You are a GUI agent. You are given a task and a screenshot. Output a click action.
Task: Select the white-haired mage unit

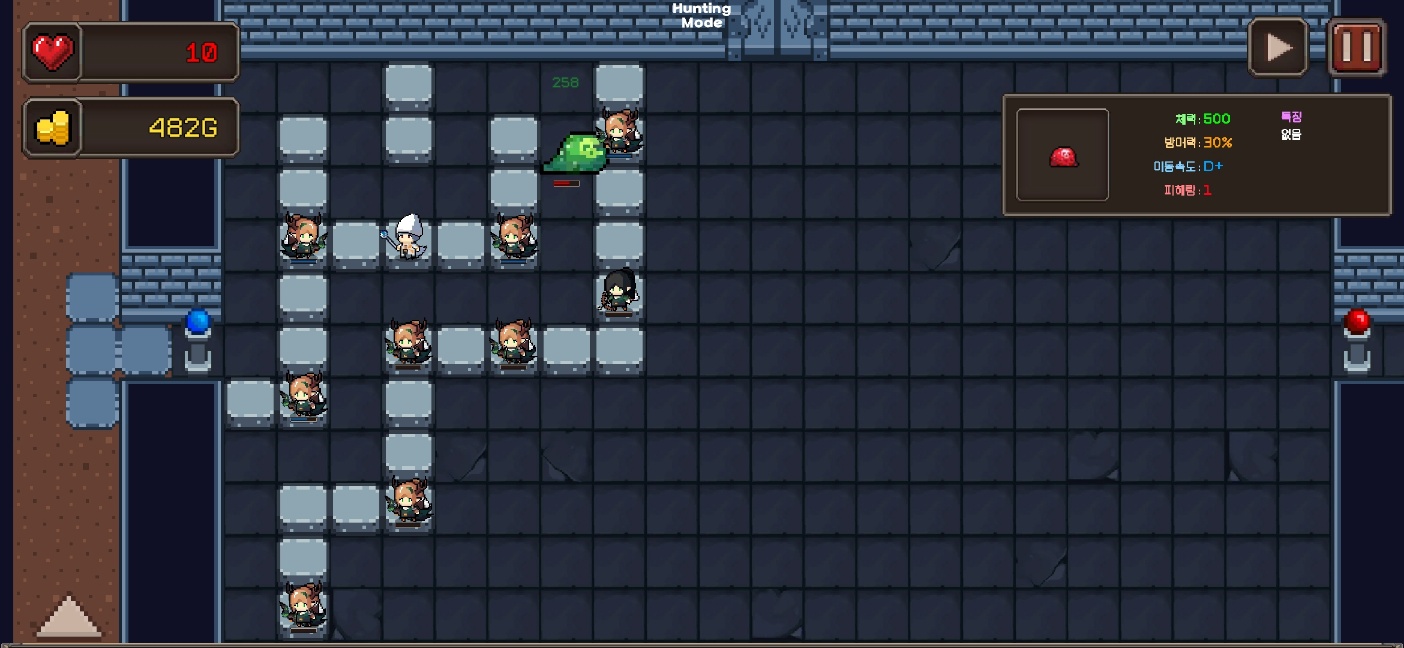click(x=406, y=237)
